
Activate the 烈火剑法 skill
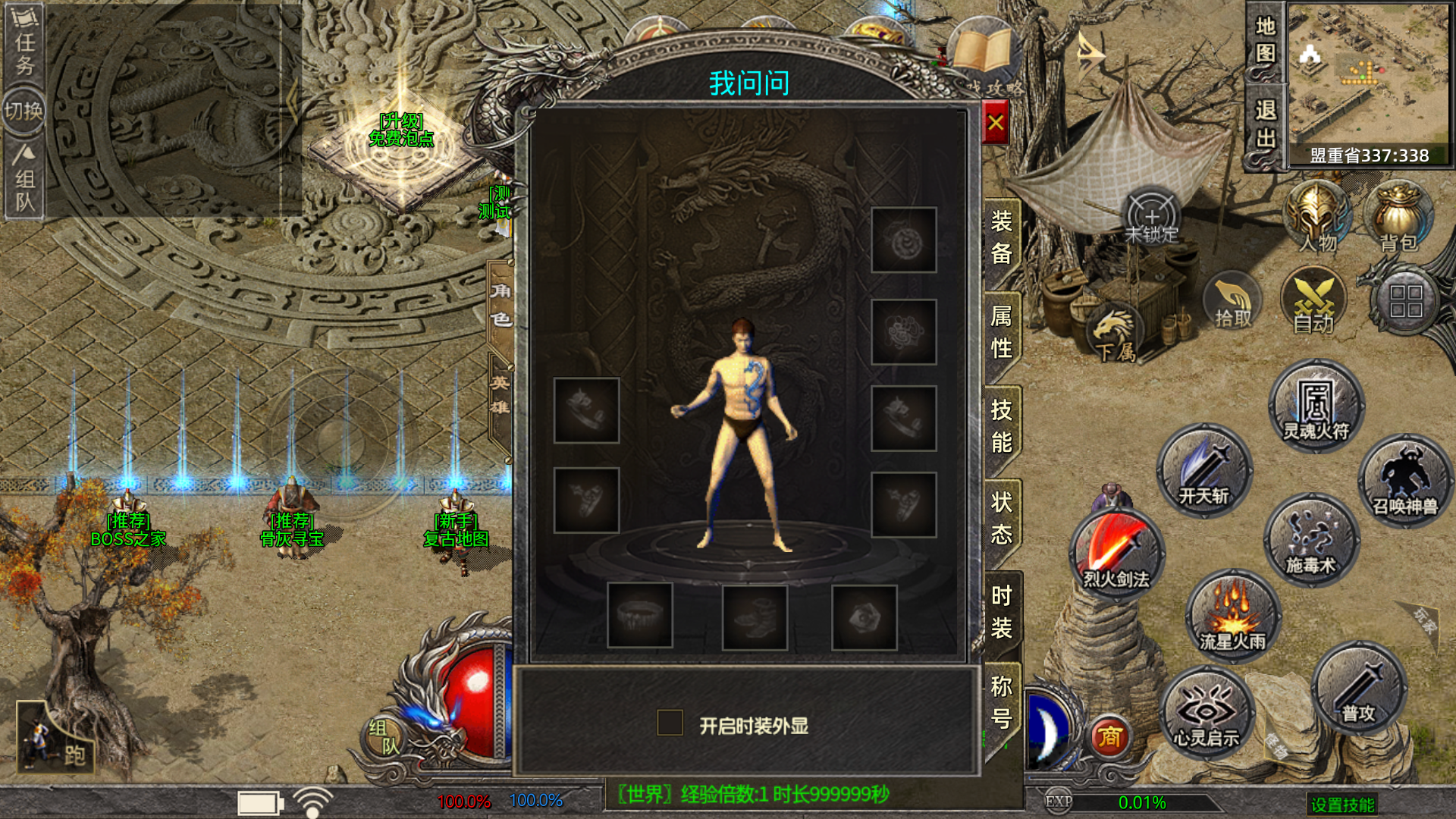tap(1116, 556)
